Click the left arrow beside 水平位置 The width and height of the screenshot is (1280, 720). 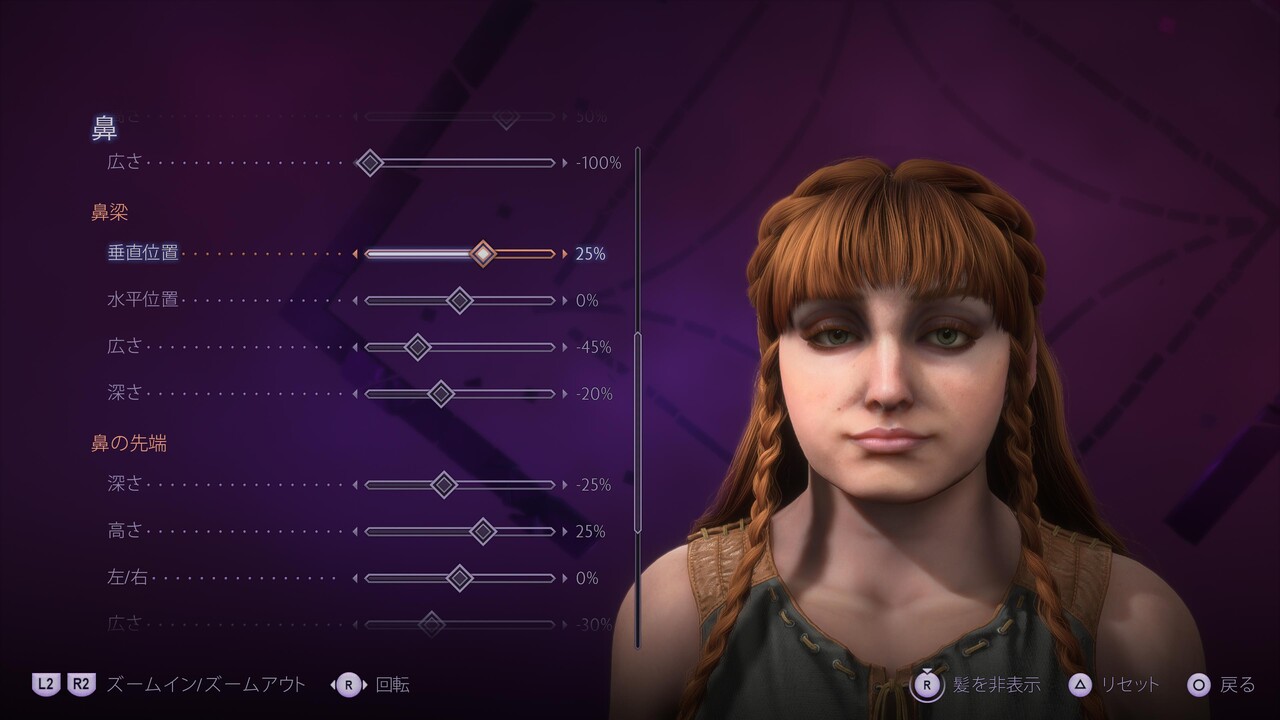click(354, 300)
